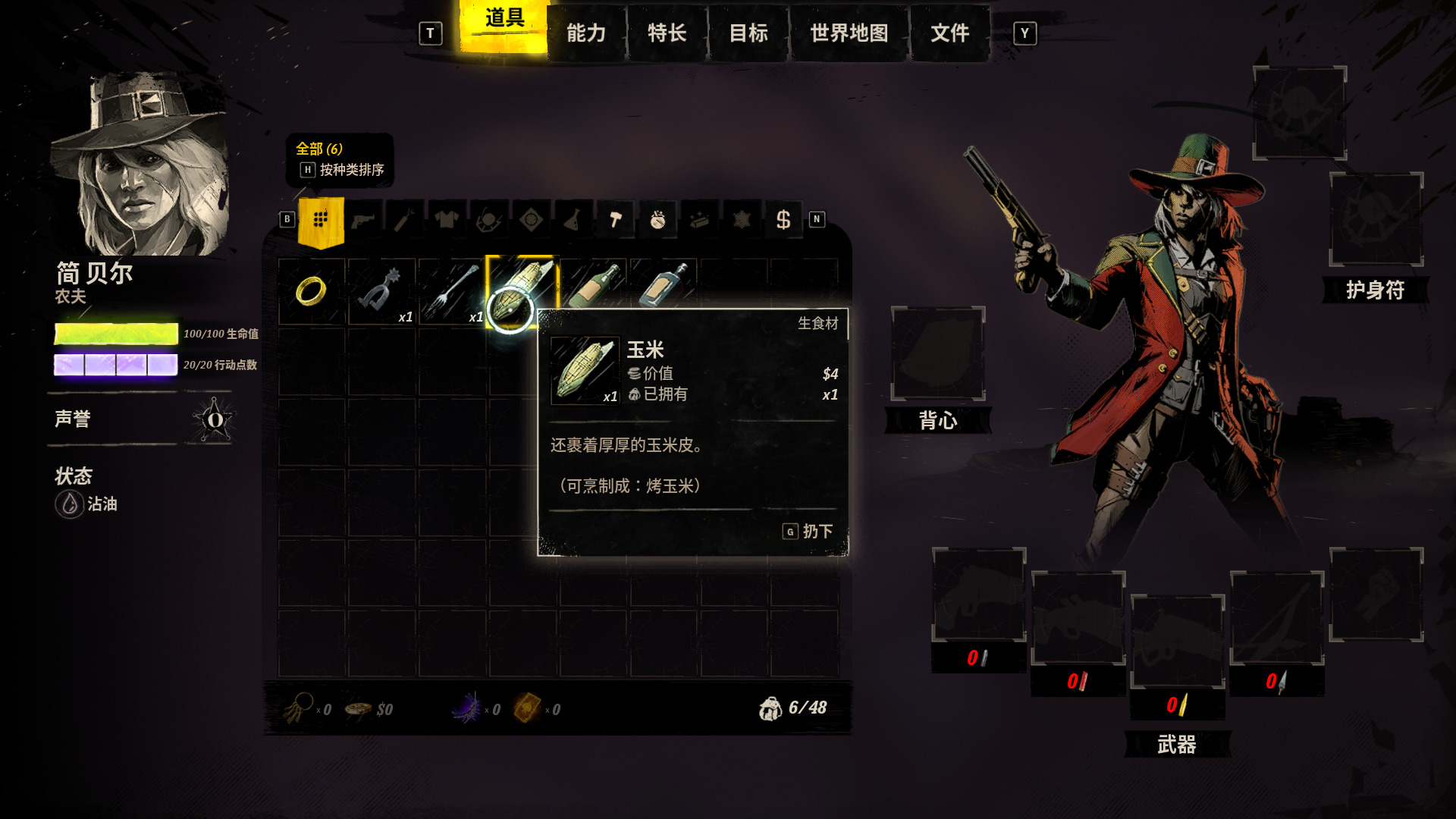Select the spur item slot
This screenshot has height=819, width=1456.
(381, 291)
